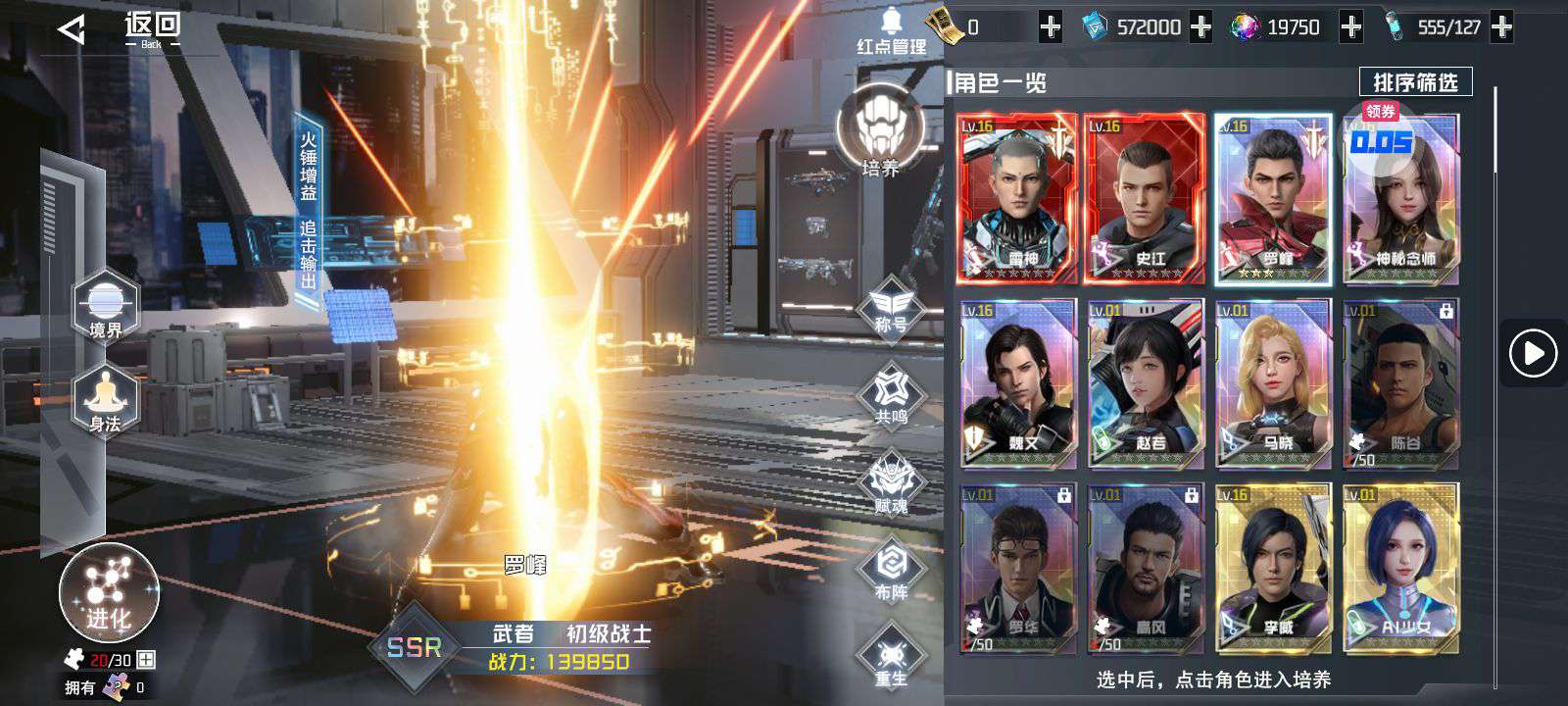The image size is (1568, 706).
Task: Choose the 赵若 character card
Action: tap(1145, 383)
